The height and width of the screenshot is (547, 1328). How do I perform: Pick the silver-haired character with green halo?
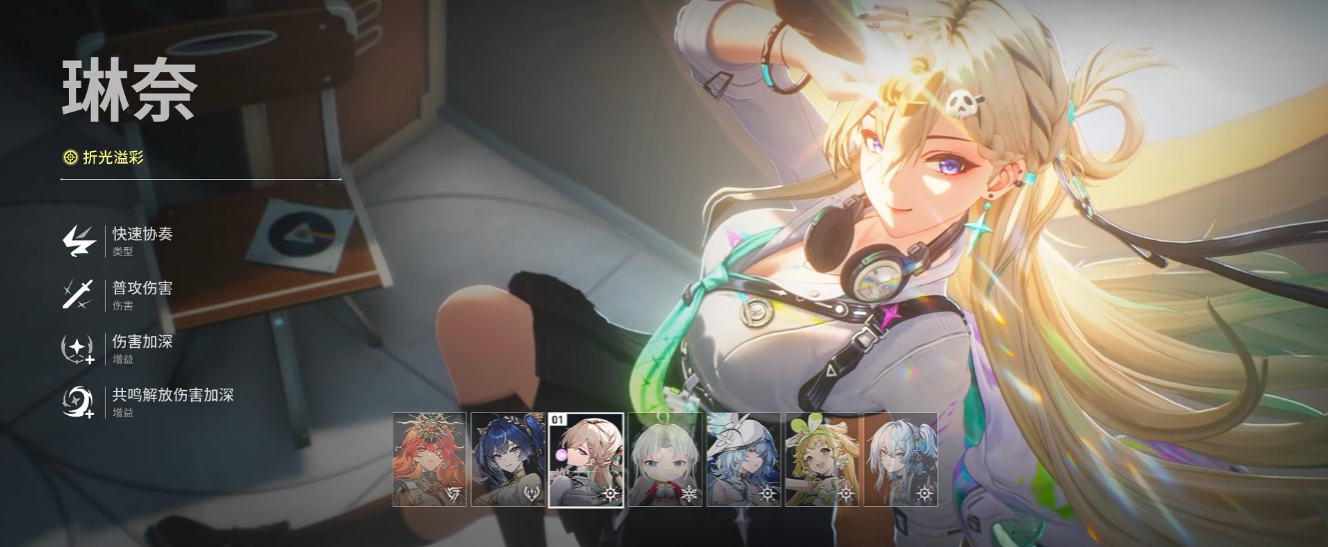pyautogui.click(x=665, y=459)
